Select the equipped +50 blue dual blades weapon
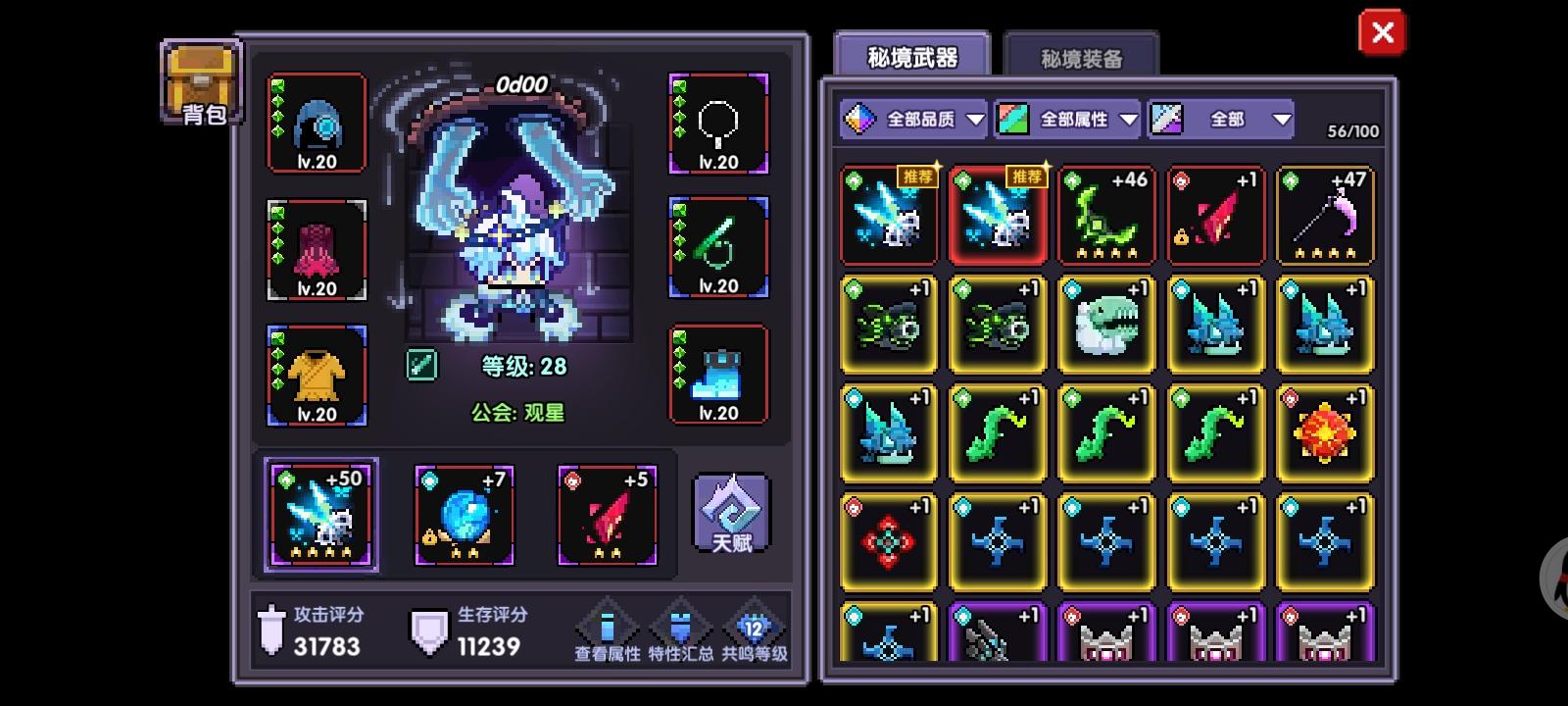This screenshot has height=706, width=1568. coord(320,515)
